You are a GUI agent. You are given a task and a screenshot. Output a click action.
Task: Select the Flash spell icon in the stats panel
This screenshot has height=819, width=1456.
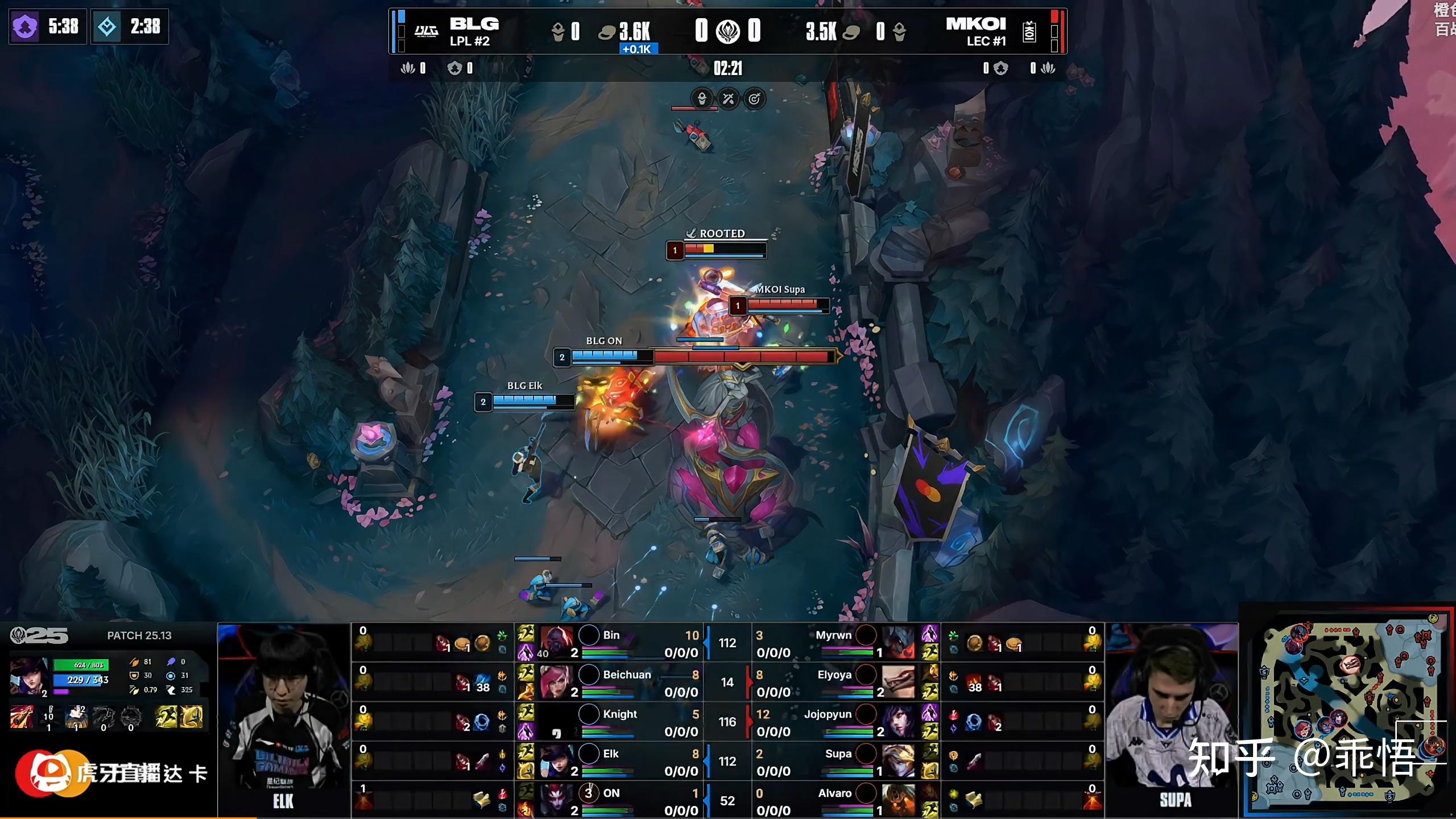coord(191,717)
